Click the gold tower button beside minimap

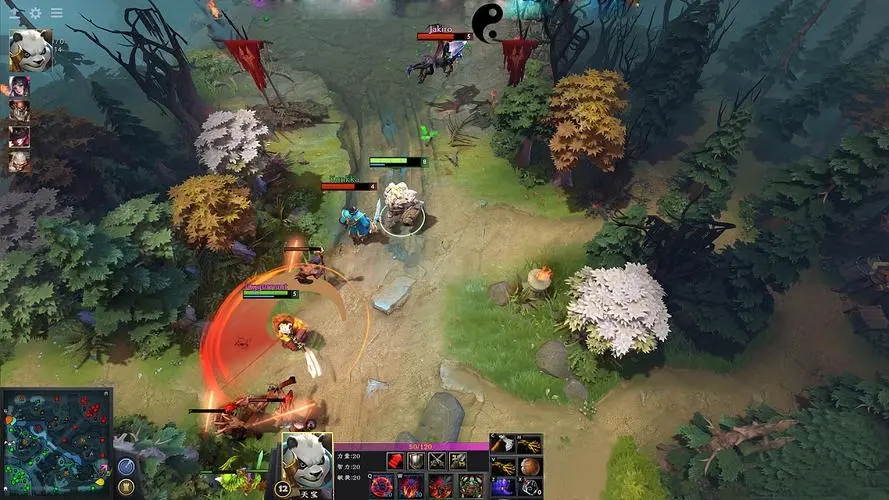(x=126, y=487)
